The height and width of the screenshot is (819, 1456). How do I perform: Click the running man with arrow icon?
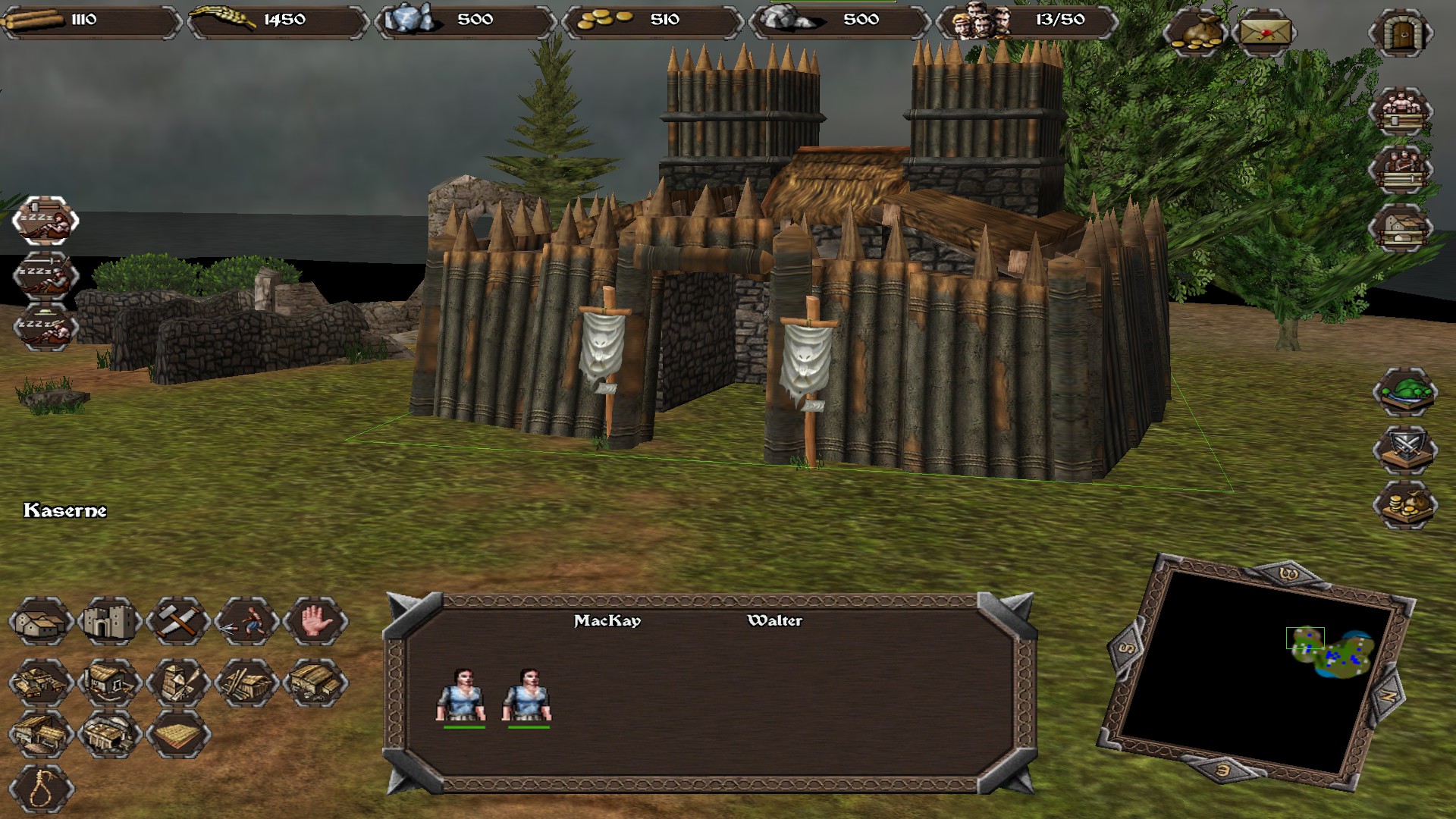tap(246, 622)
